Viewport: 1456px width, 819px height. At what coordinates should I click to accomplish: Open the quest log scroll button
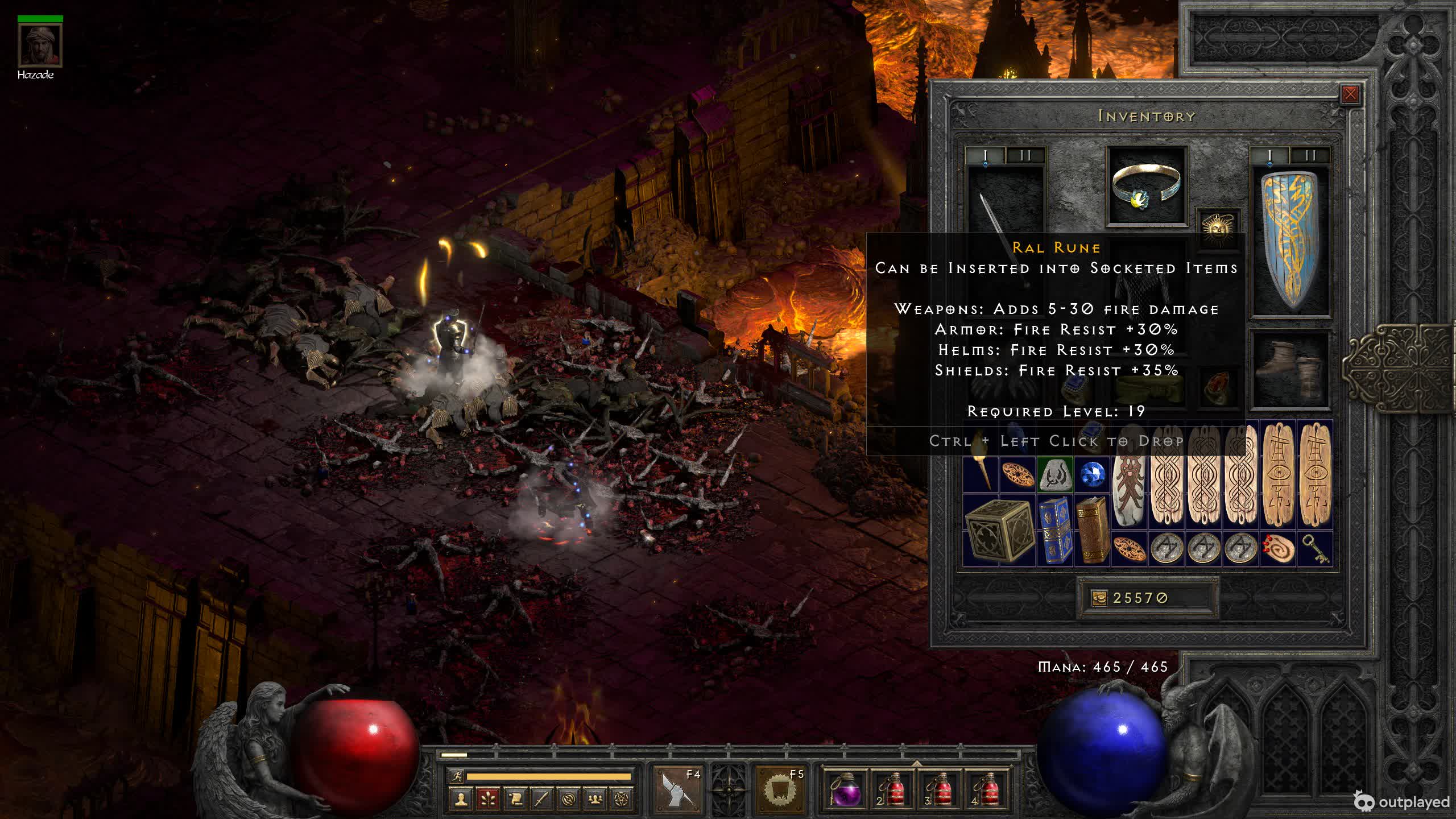click(515, 799)
